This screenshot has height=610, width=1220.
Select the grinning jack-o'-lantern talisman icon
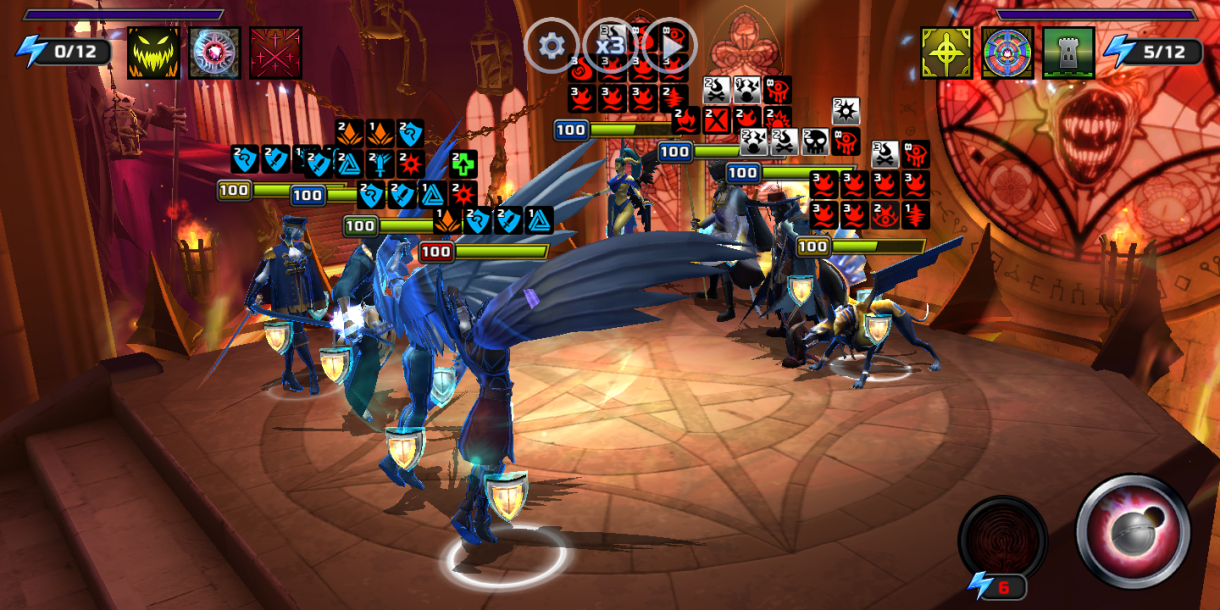tap(154, 52)
